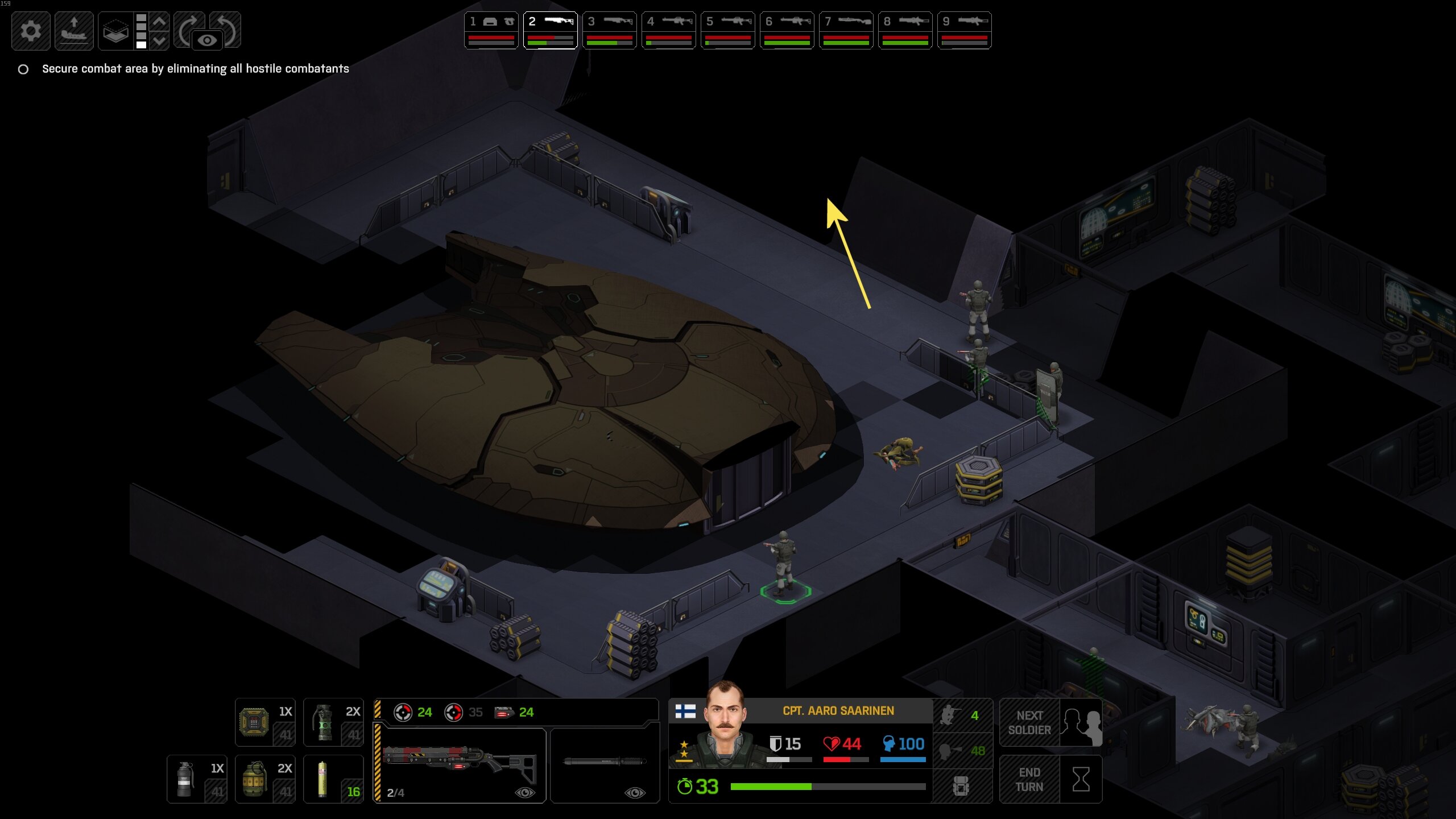Select squad unit slot 1 vehicle
The height and width of the screenshot is (819, 1456).
(491, 30)
